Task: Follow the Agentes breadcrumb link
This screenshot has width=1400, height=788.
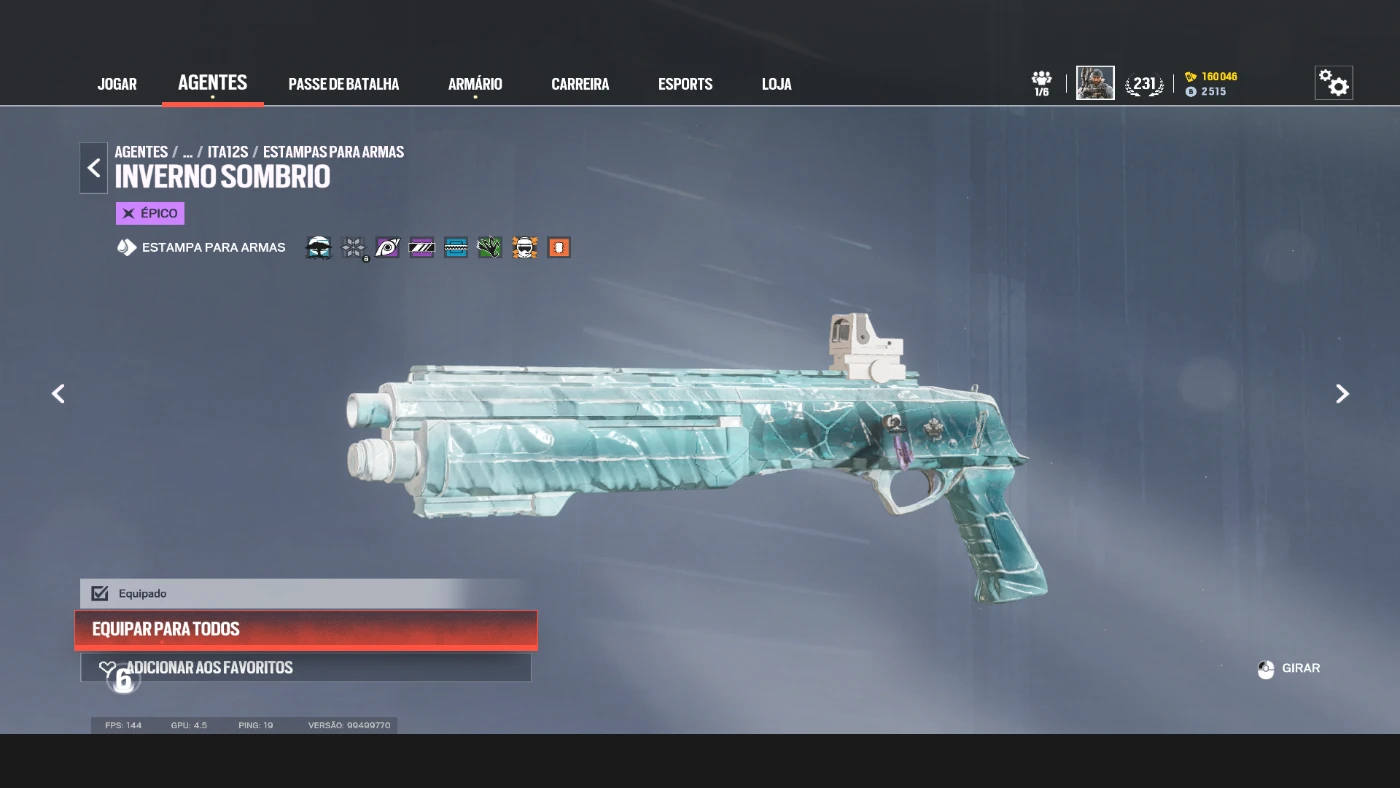Action: coord(141,152)
